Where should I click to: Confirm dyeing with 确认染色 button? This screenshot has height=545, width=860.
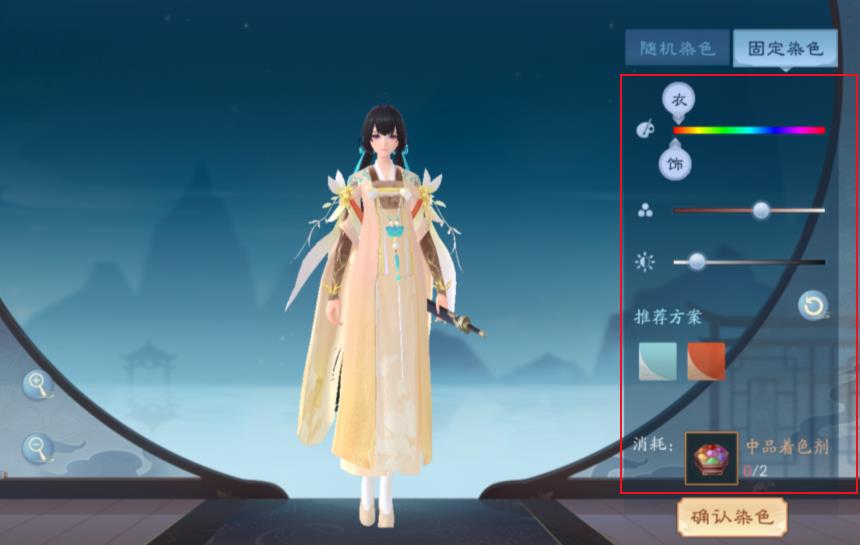point(732,517)
